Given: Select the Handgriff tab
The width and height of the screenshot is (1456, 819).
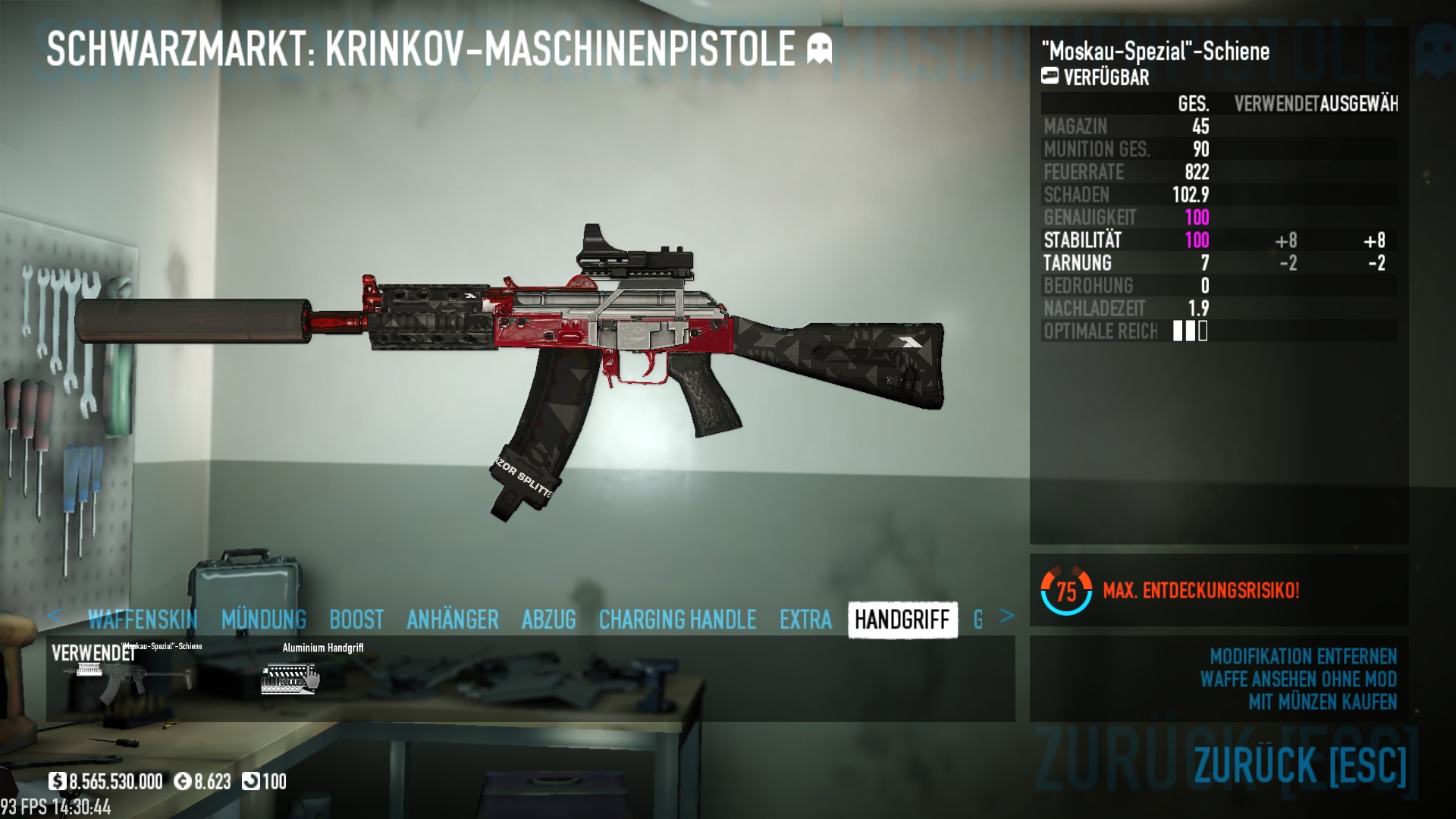Looking at the screenshot, I should click(x=902, y=620).
